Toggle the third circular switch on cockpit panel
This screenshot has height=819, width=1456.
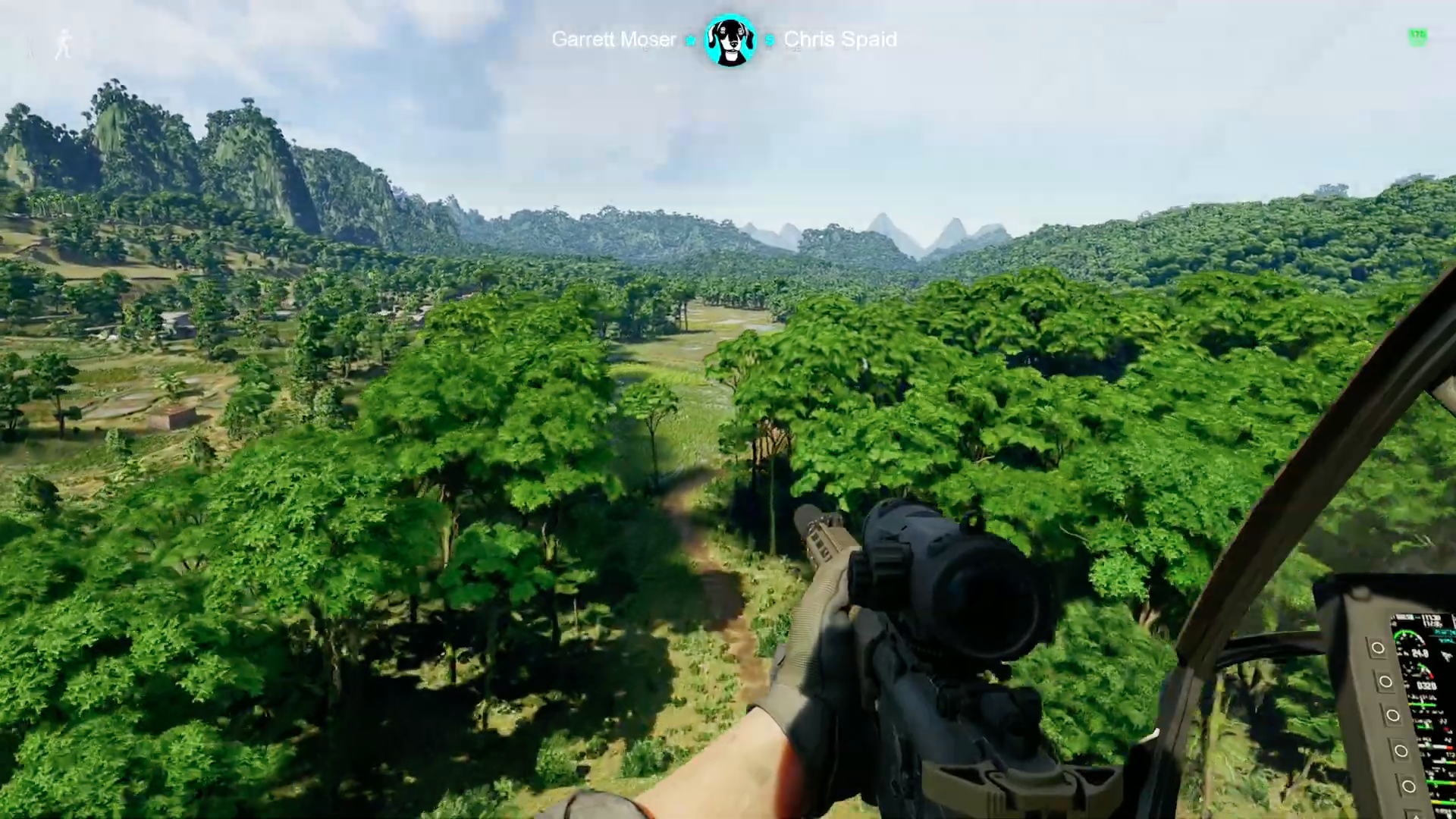point(1393,714)
